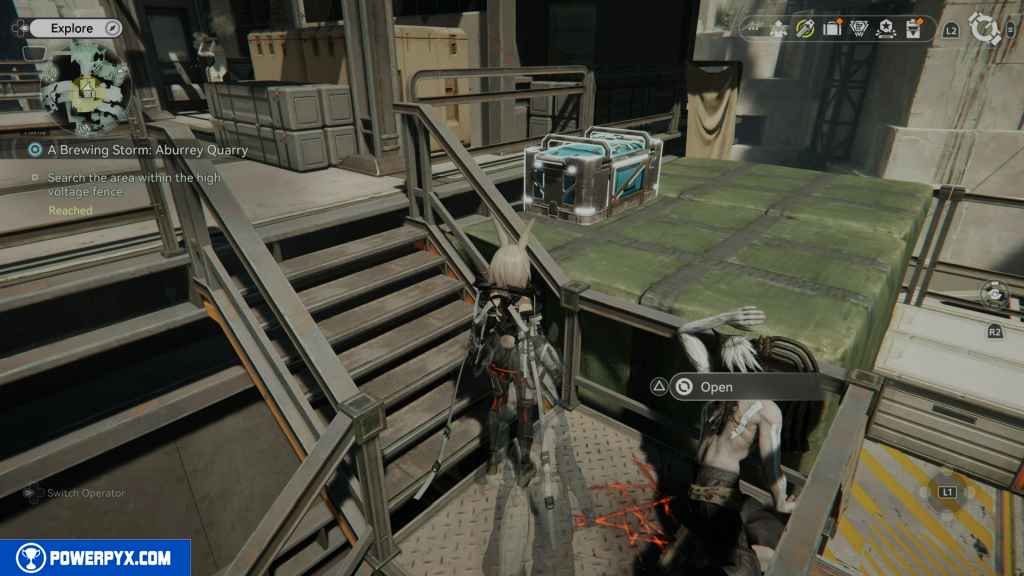Image resolution: width=1024 pixels, height=576 pixels.
Task: Activate the round gadget icon above R2
Action: tap(994, 294)
